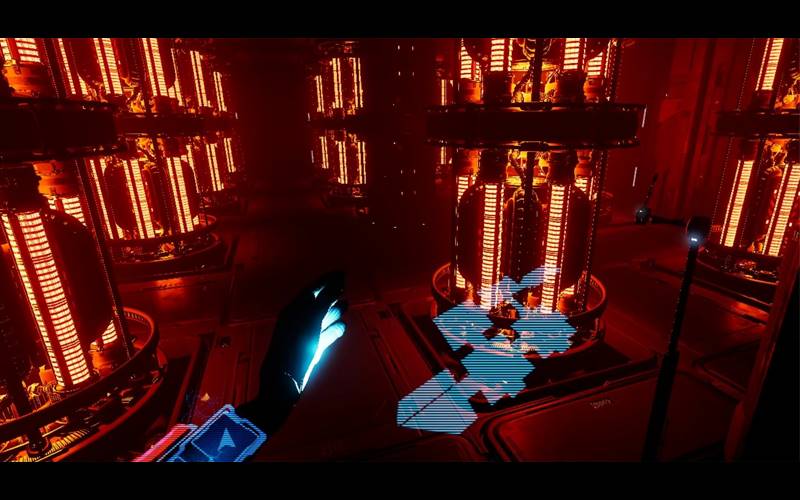This screenshot has width=800, height=500.
Task: Open the blue arrow navigation panel
Action: (227, 438)
